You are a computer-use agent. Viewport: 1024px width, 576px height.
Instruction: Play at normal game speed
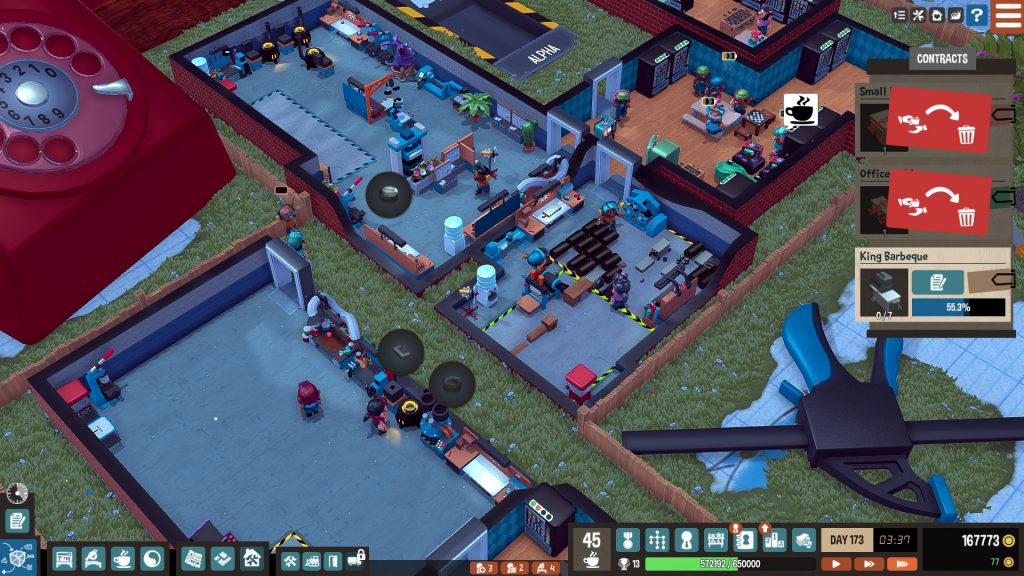pyautogui.click(x=835, y=564)
